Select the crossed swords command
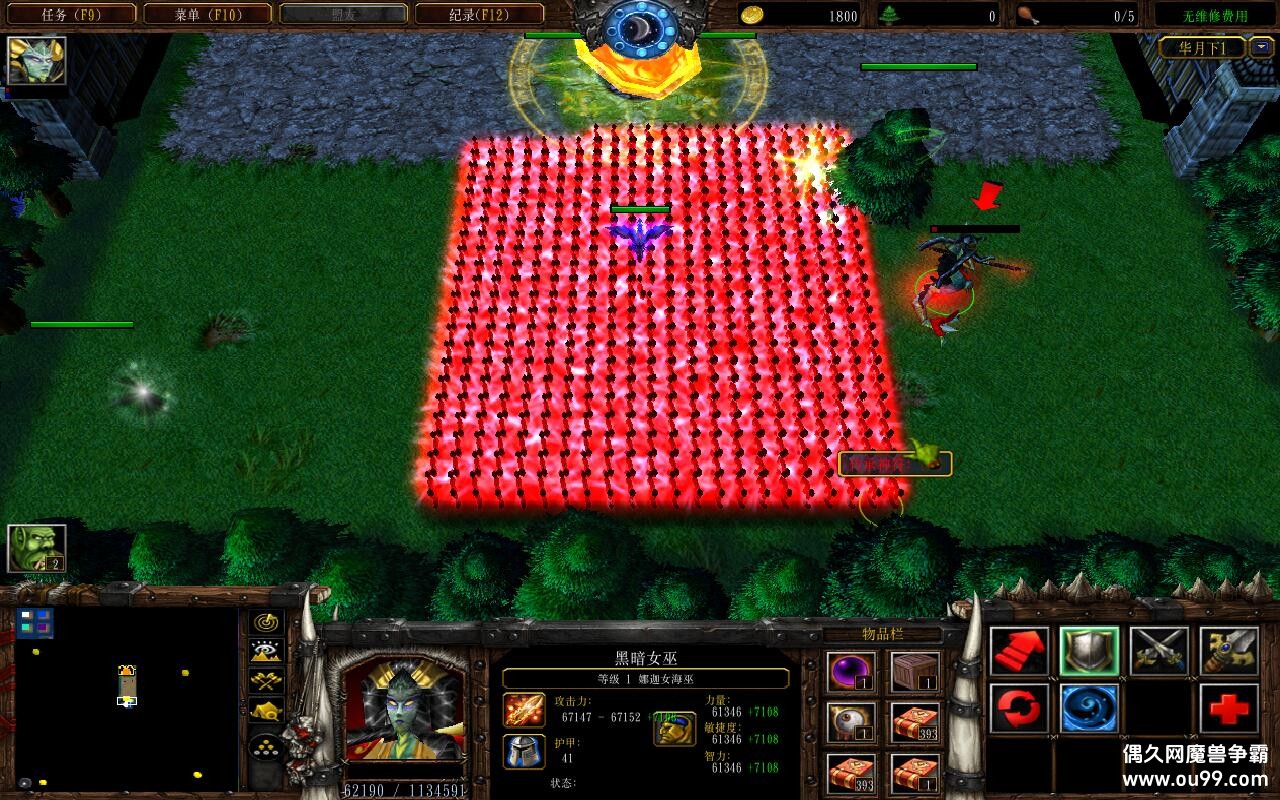The image size is (1280, 800). pyautogui.click(x=1159, y=652)
